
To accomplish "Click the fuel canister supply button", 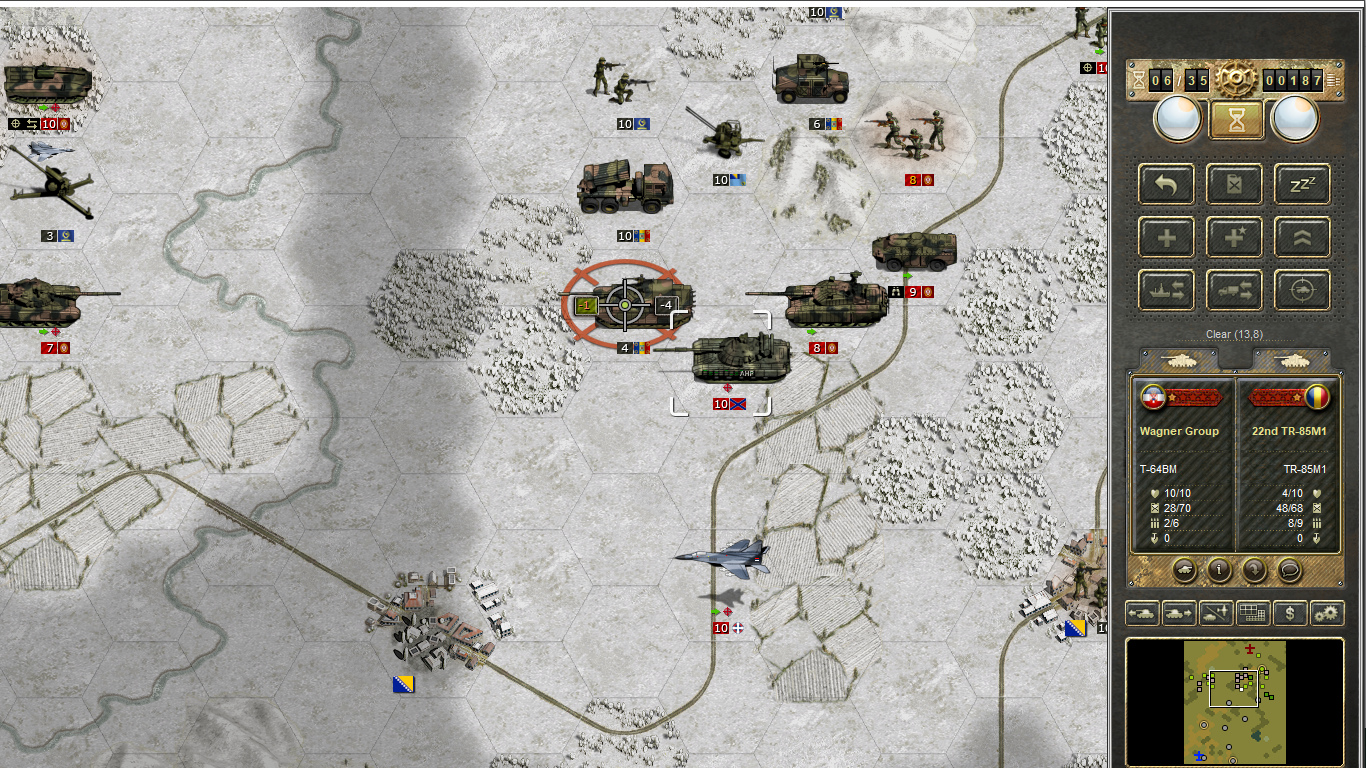I will [x=1234, y=184].
